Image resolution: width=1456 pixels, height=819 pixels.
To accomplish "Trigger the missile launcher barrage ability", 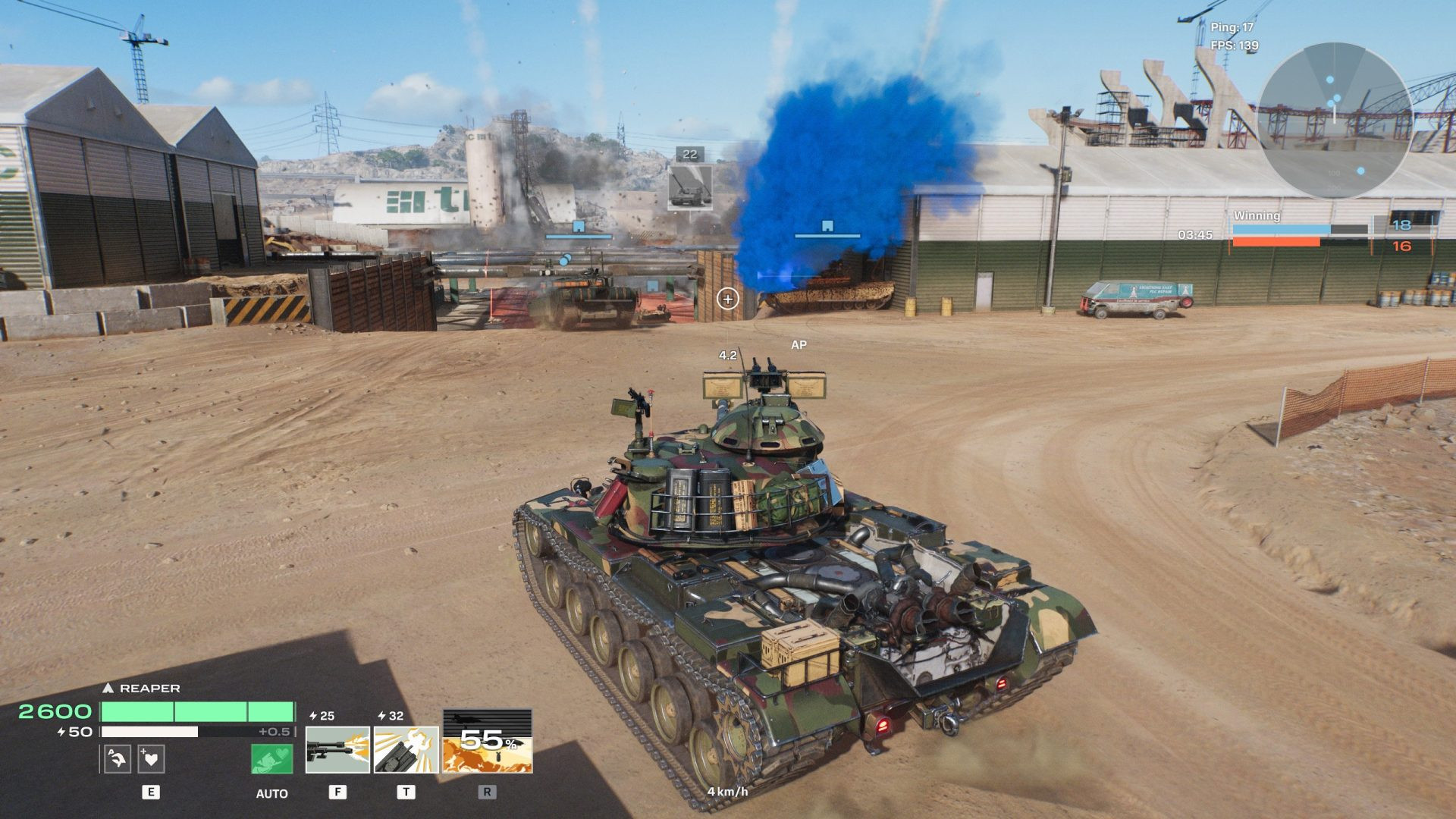I will [x=406, y=750].
